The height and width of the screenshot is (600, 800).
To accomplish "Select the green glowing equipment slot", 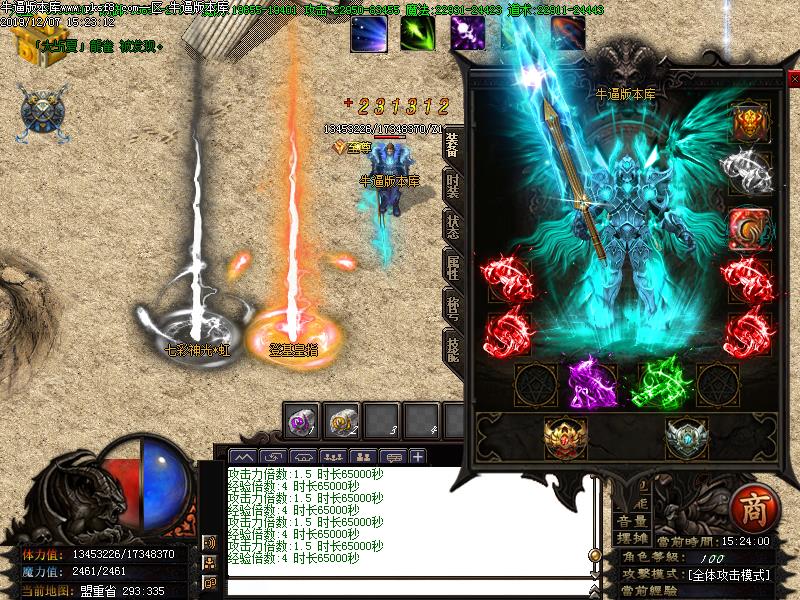I will [659, 381].
